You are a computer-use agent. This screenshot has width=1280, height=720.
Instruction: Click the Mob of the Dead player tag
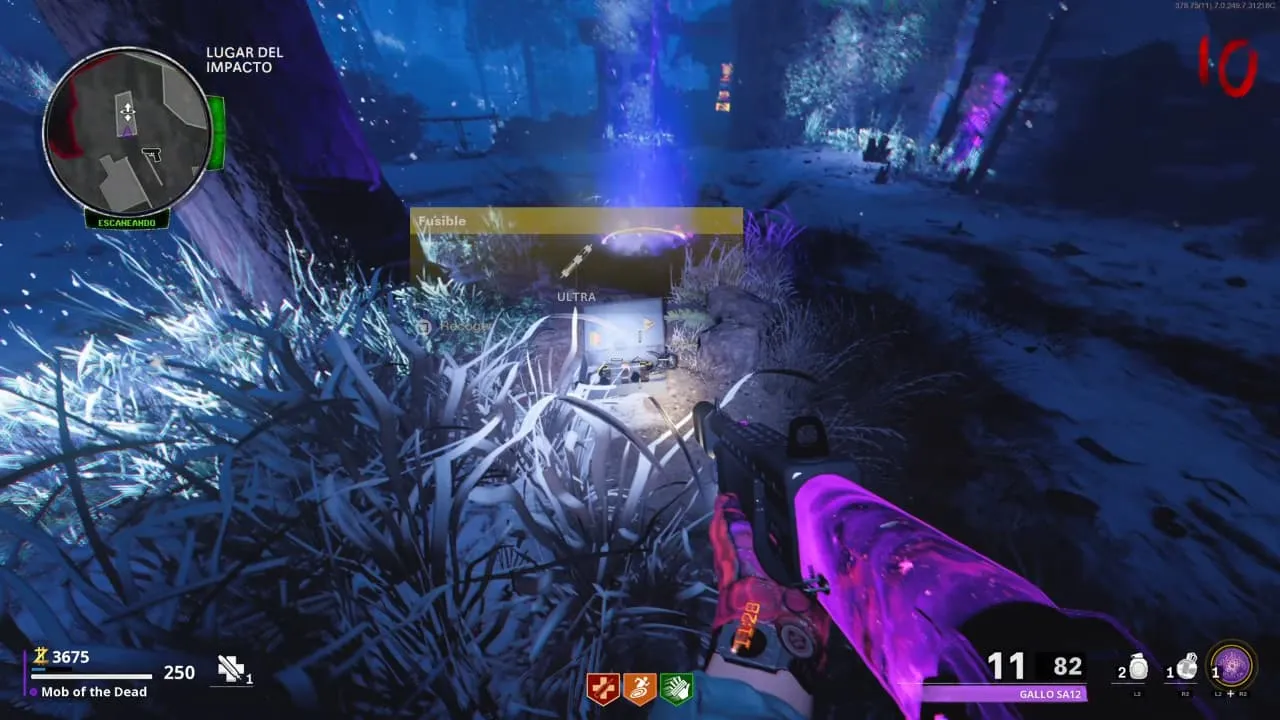(x=94, y=692)
